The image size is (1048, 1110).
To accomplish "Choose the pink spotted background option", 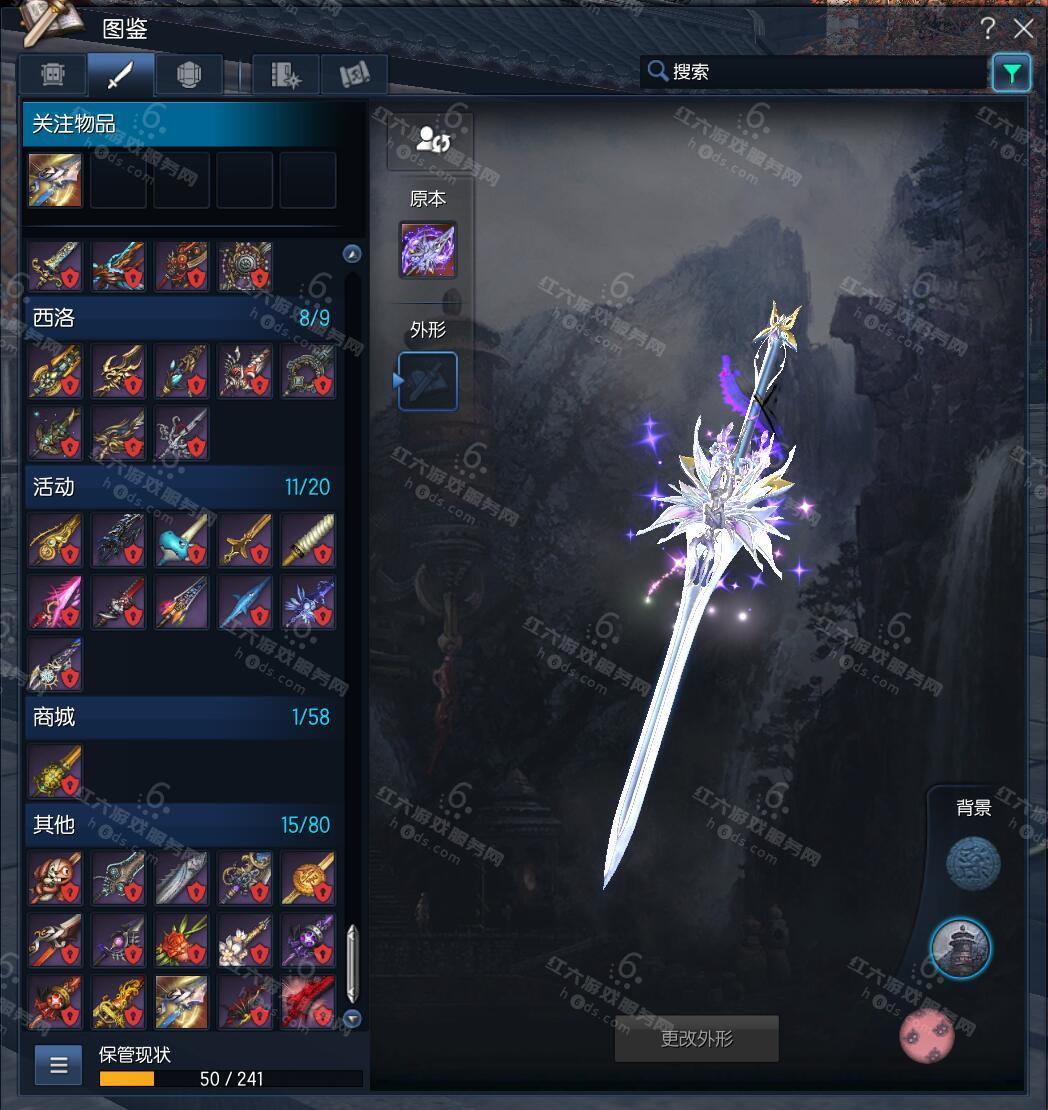I will (x=927, y=1035).
